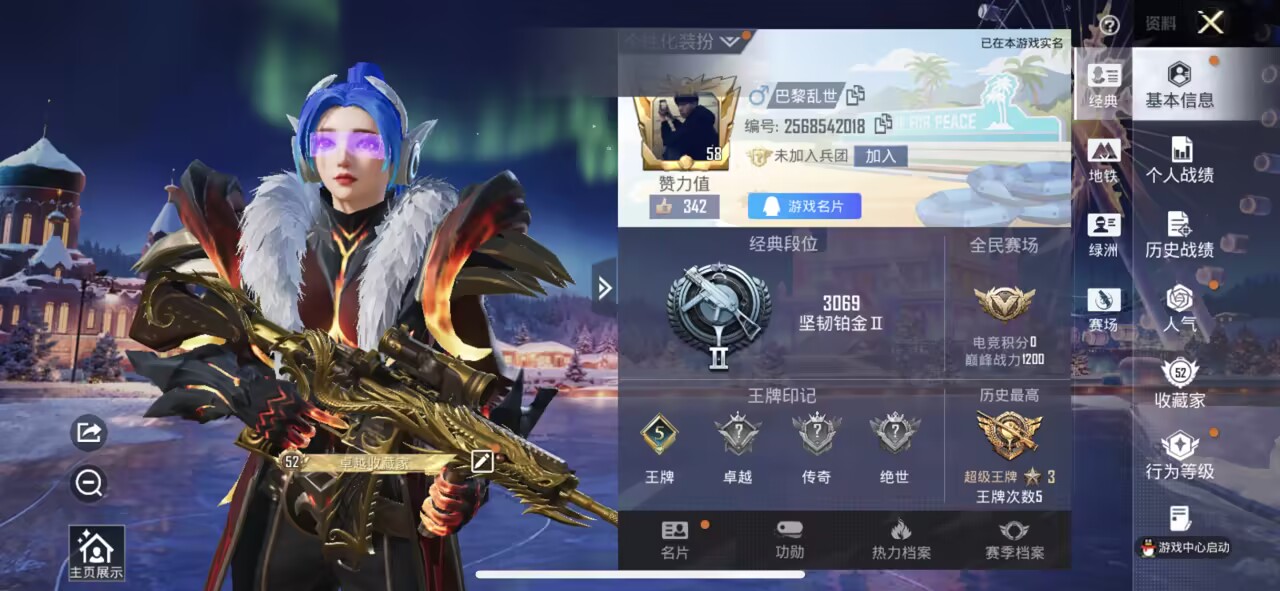View the 行为等级 behavior level page
This screenshot has width=1280, height=591.
[x=1180, y=457]
